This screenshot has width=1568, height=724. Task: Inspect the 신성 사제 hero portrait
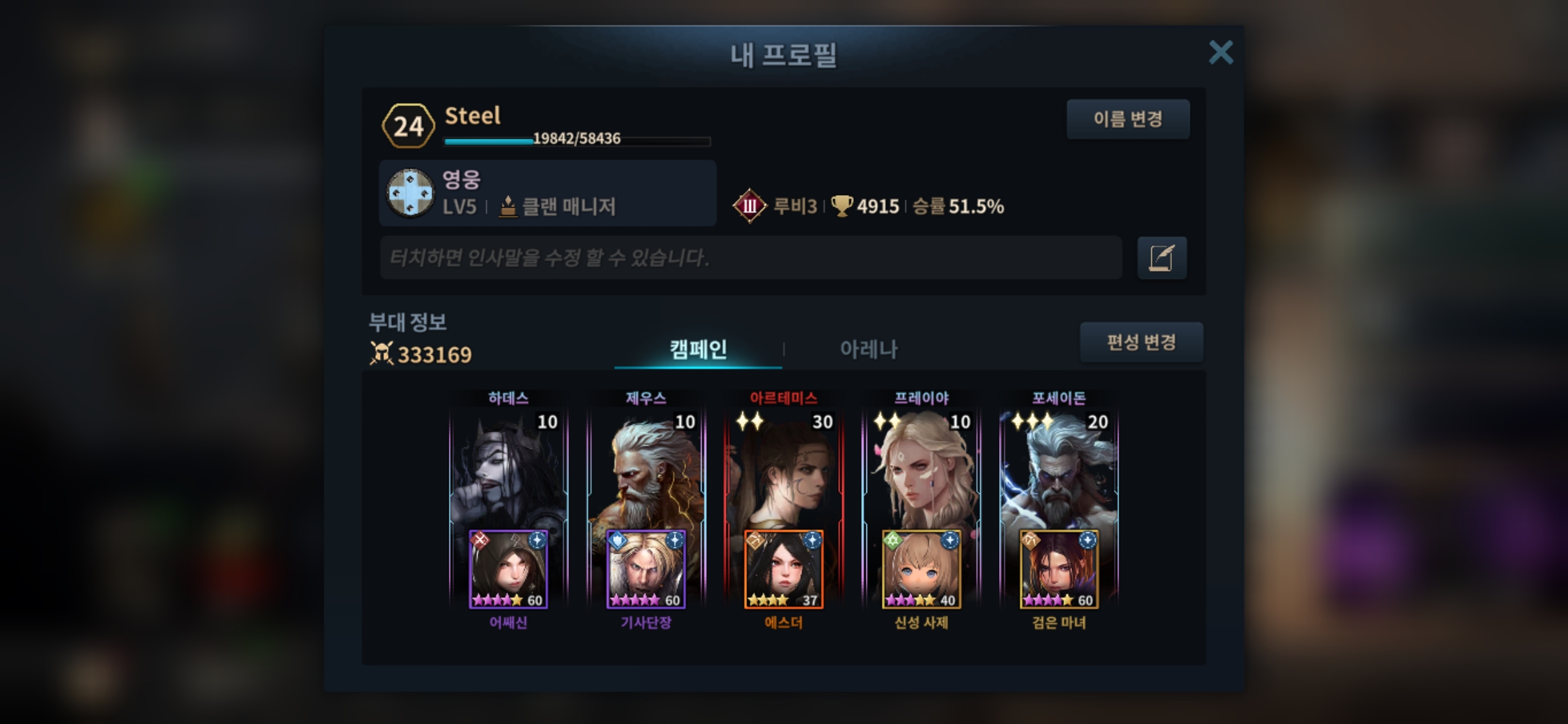(x=921, y=570)
